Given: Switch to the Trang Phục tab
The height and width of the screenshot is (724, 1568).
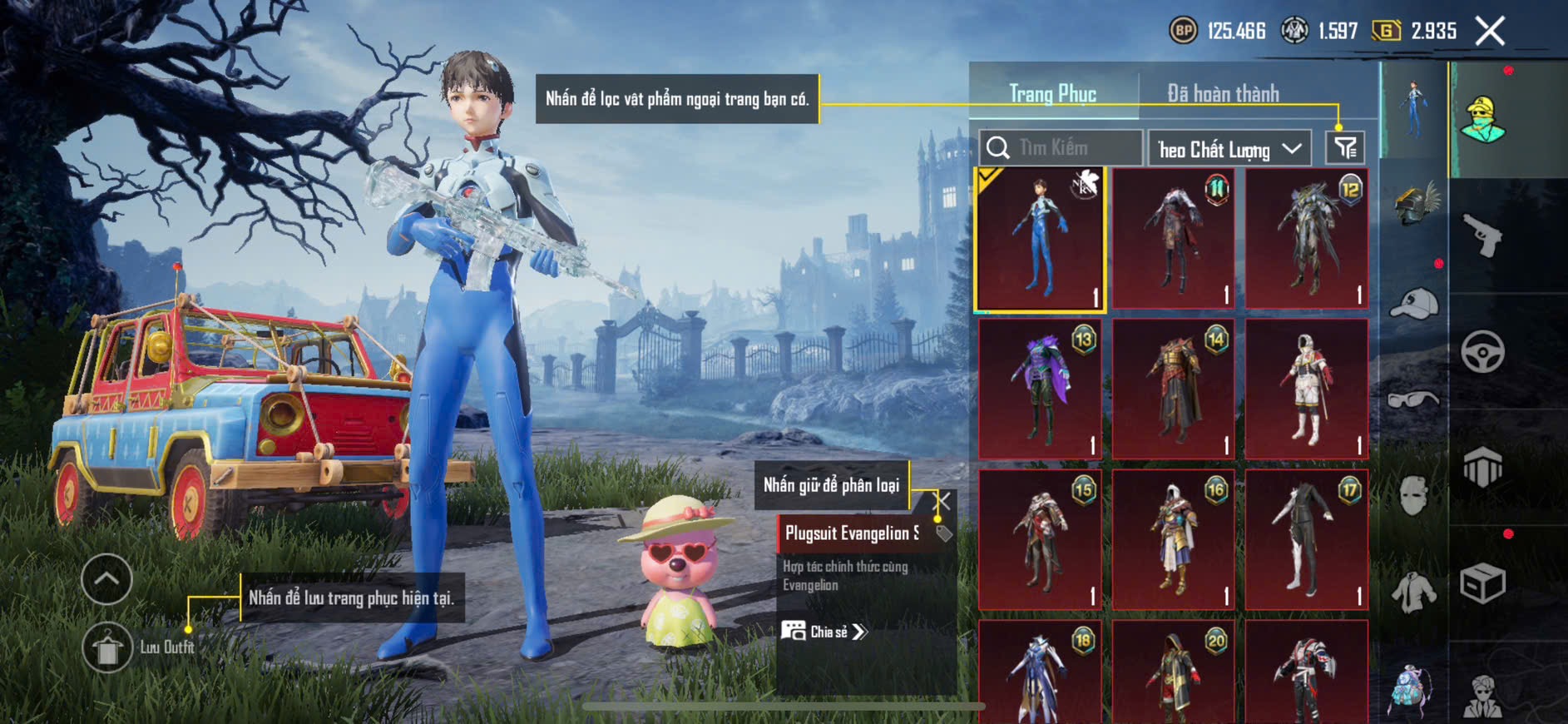Looking at the screenshot, I should pos(1052,93).
